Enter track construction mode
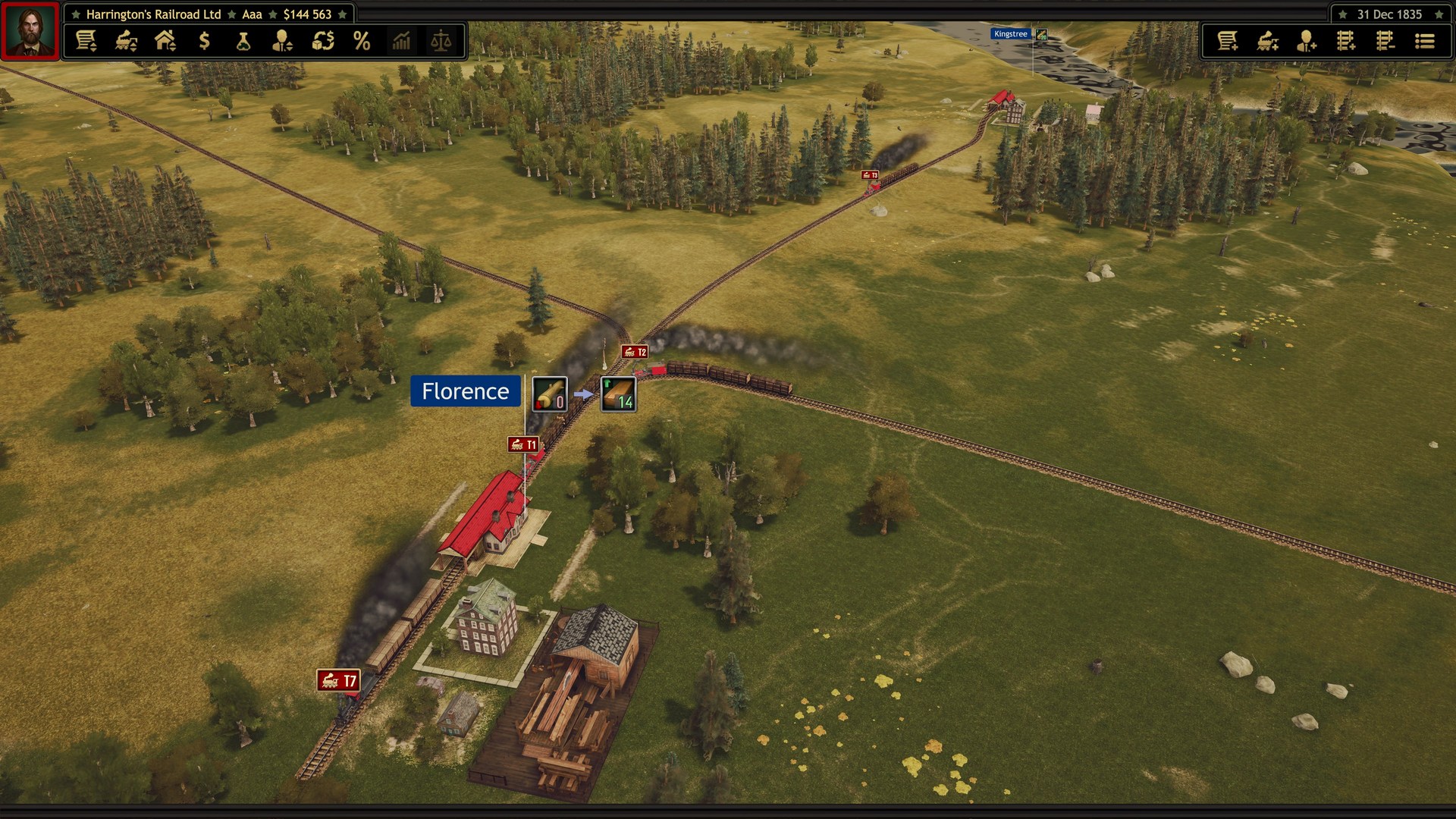Image resolution: width=1456 pixels, height=819 pixels. click(x=1348, y=42)
